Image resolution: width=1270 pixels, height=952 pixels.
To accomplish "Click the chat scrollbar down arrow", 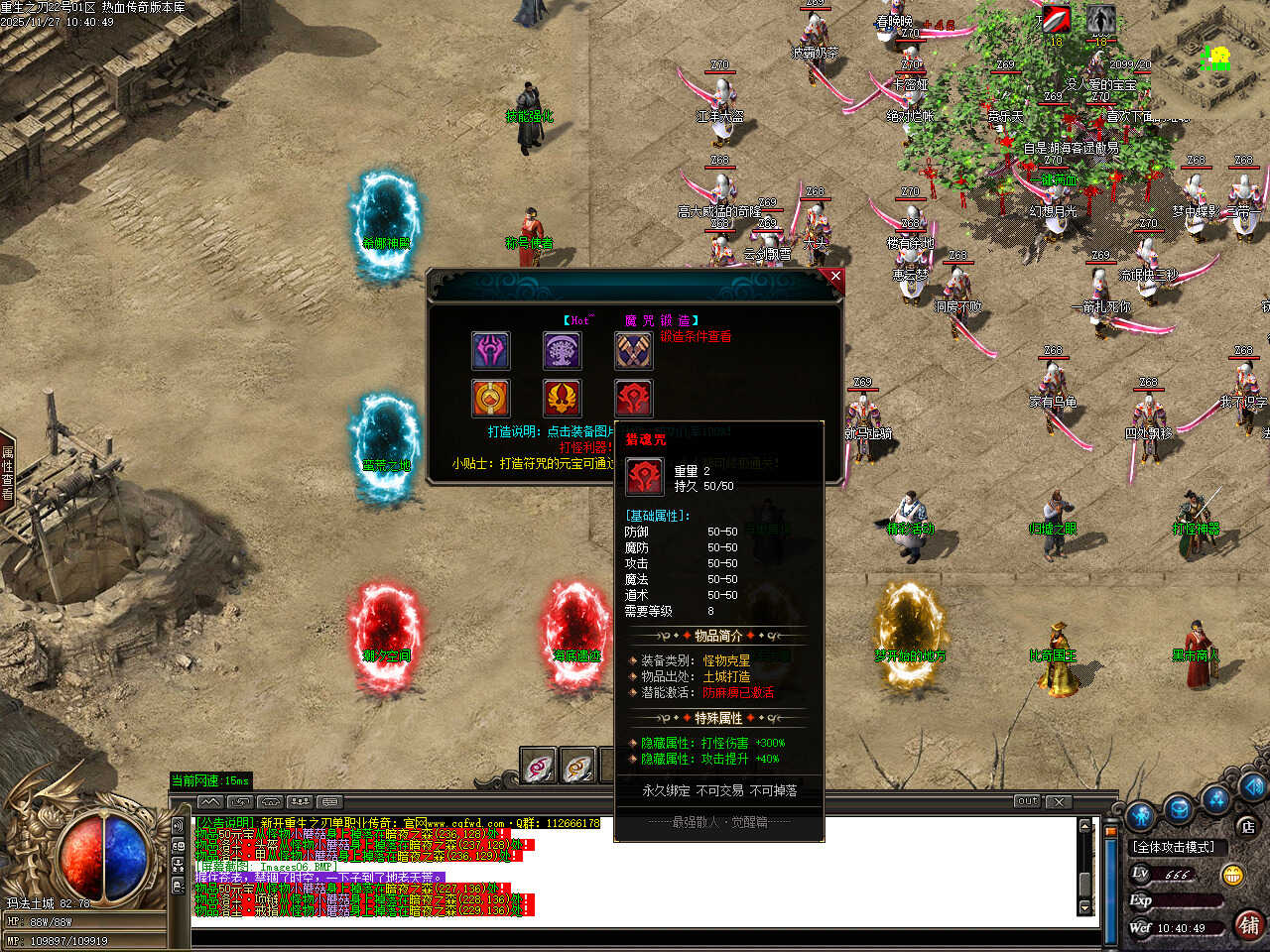I will click(1084, 907).
